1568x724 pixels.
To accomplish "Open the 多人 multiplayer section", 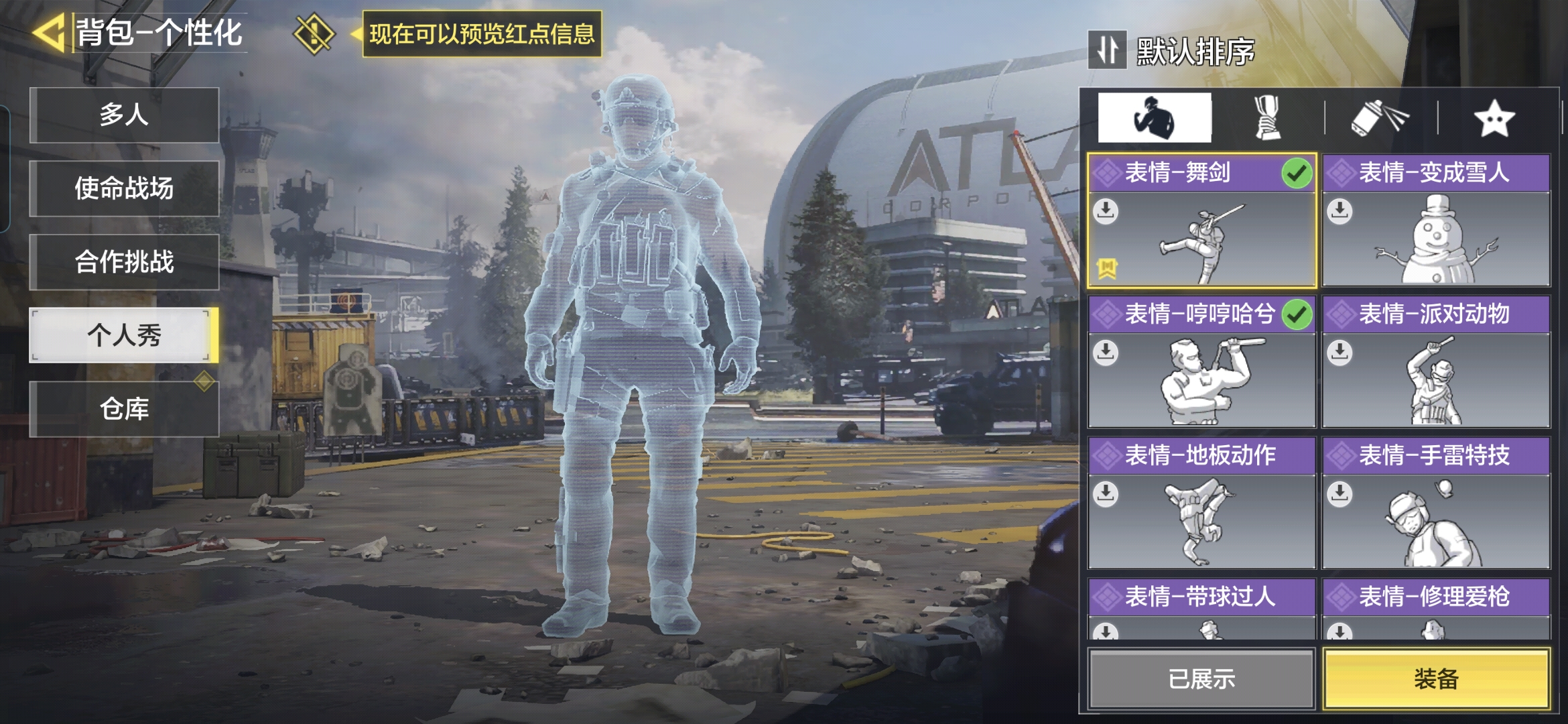I will (125, 115).
